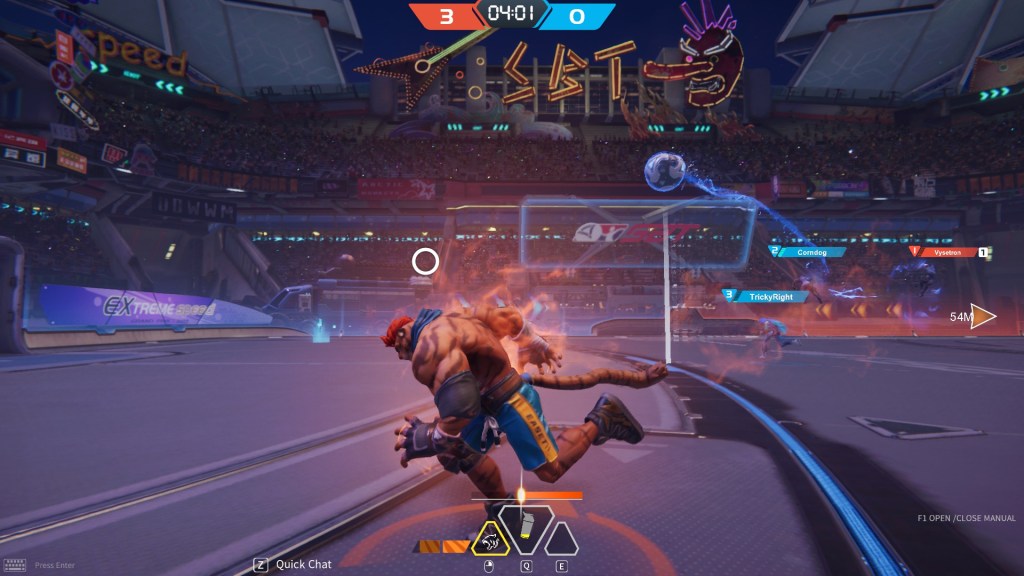Activate the tiger head ability
This screenshot has height=576, width=1024.
[490, 540]
